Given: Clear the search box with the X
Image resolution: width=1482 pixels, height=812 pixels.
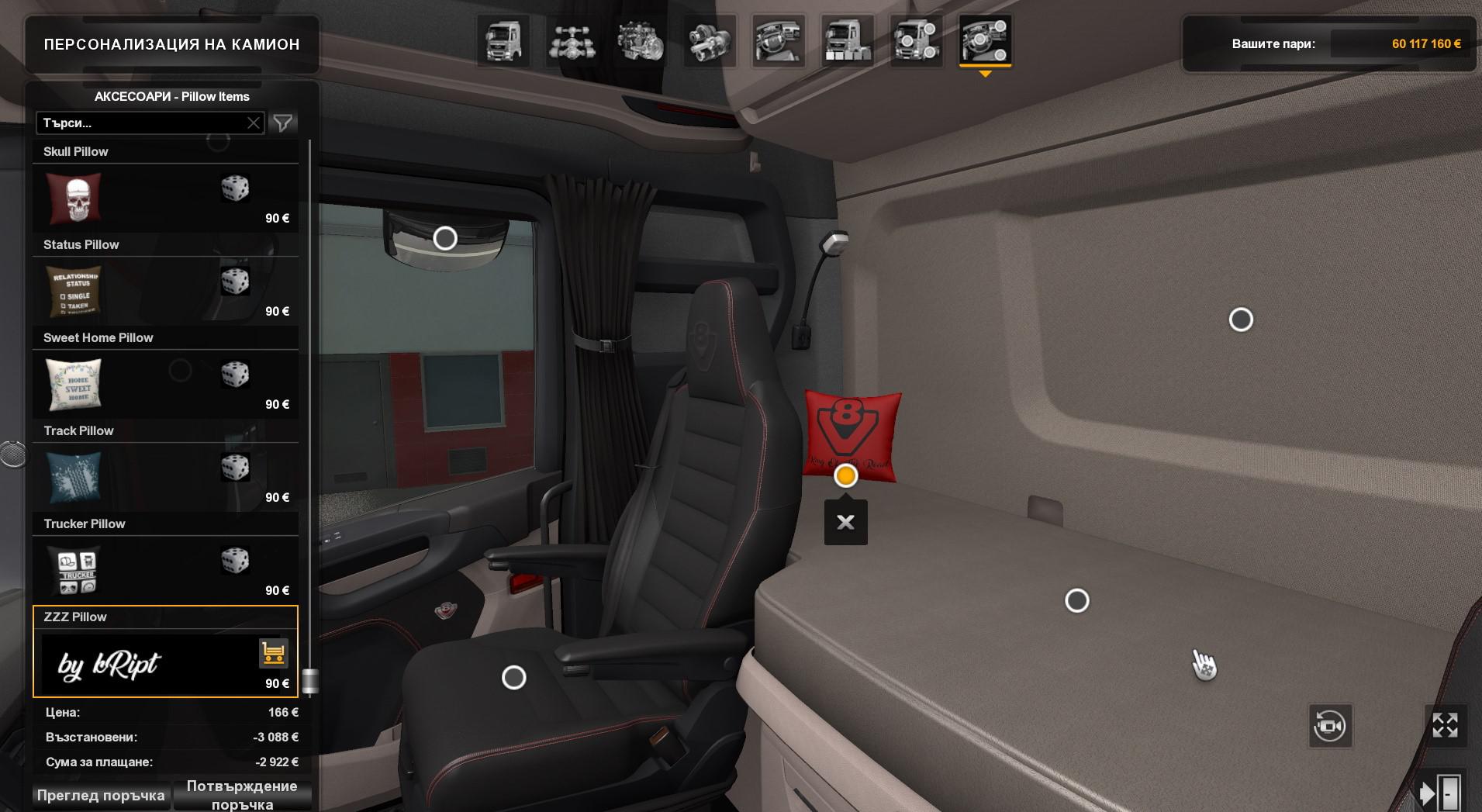Looking at the screenshot, I should (x=254, y=123).
